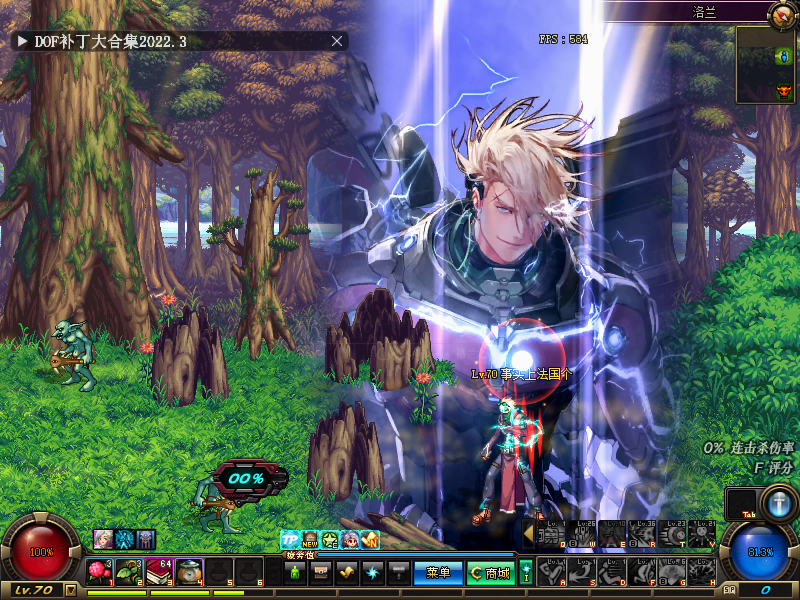Viewport: 800px width, 600px height.
Task: Select the red book item in slot 3
Action: click(160, 572)
